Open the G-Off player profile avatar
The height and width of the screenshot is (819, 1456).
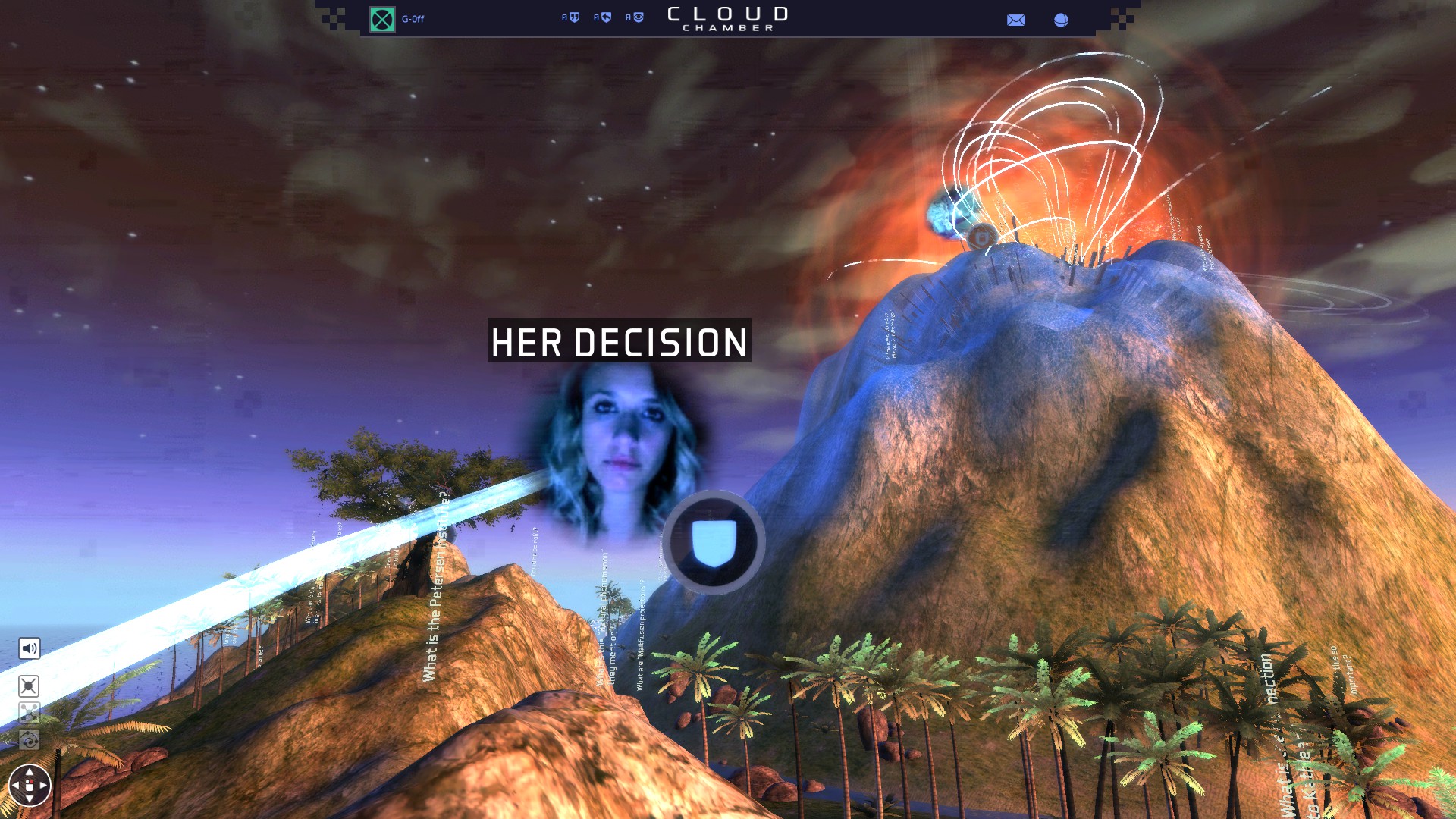click(x=382, y=19)
